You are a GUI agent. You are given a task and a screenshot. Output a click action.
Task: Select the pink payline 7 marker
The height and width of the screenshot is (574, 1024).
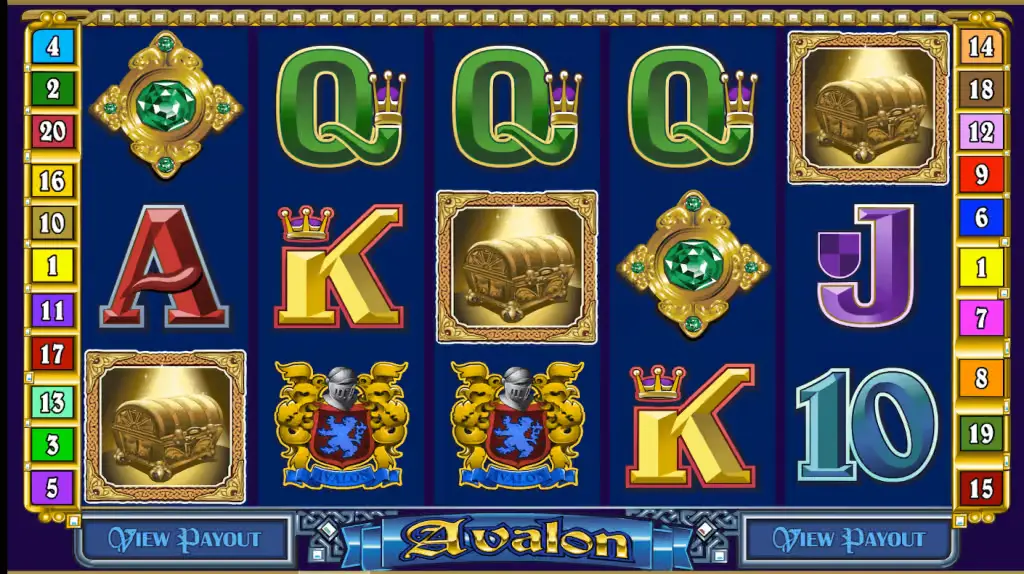pos(981,319)
